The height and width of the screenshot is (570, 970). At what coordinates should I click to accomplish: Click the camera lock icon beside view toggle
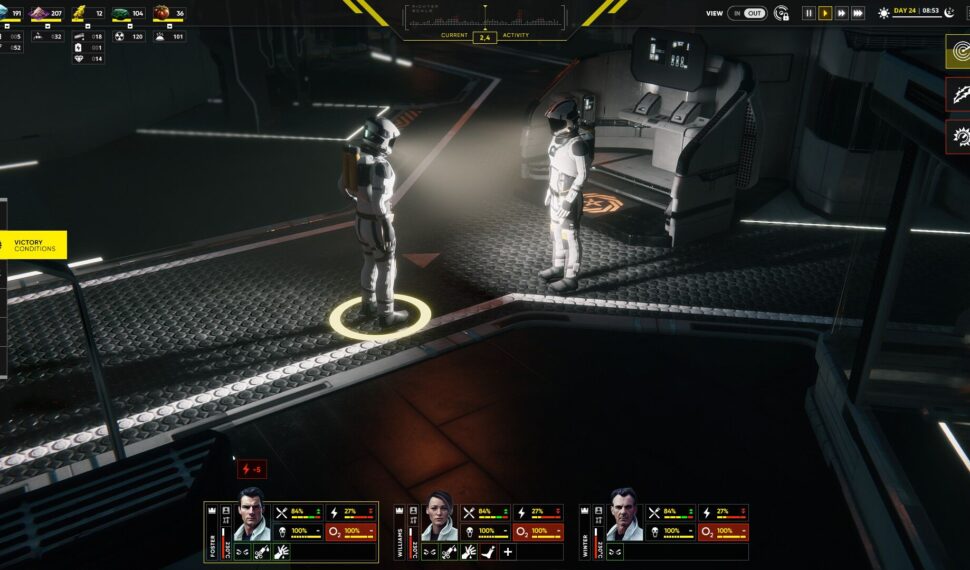(x=782, y=13)
